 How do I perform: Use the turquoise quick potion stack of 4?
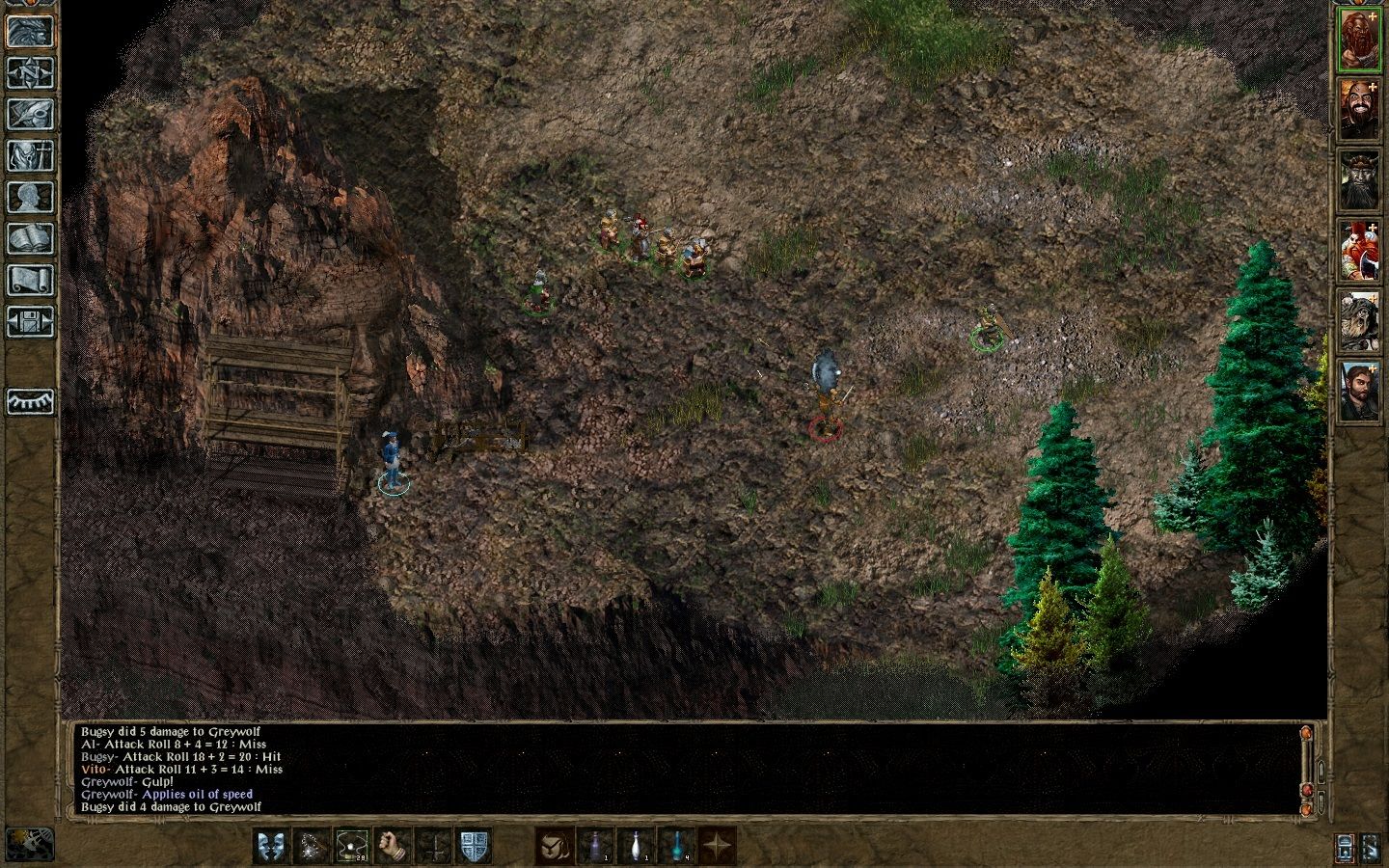(675, 845)
